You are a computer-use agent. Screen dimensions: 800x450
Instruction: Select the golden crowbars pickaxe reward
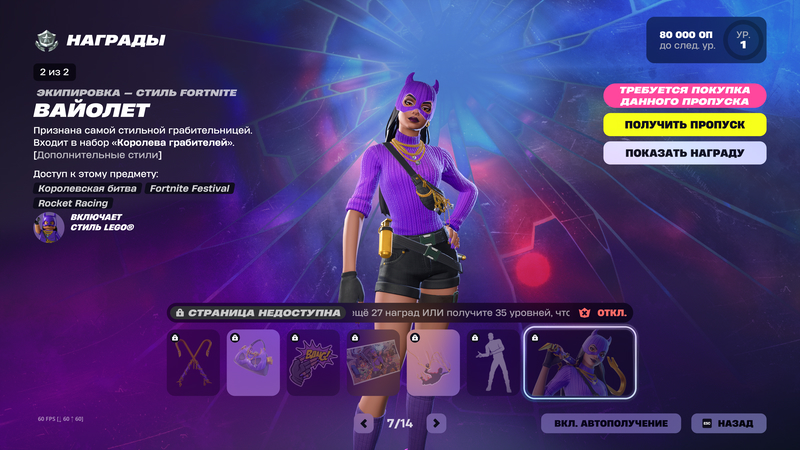[x=194, y=363]
